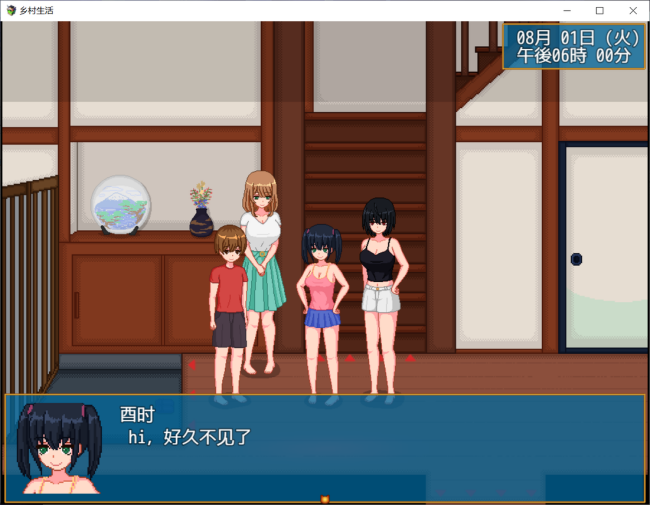Image resolution: width=650 pixels, height=505 pixels.
Task: Click the dialogue continue arrow indicator
Action: click(x=325, y=498)
